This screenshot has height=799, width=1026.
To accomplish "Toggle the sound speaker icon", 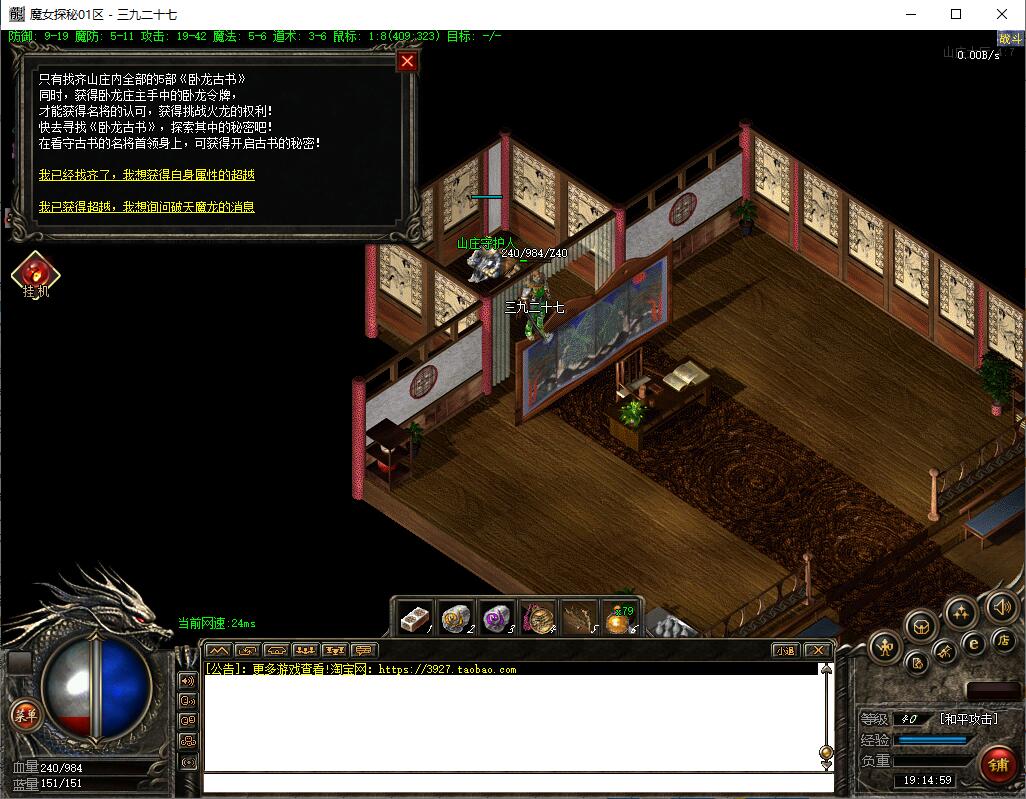I will coord(1000,606).
